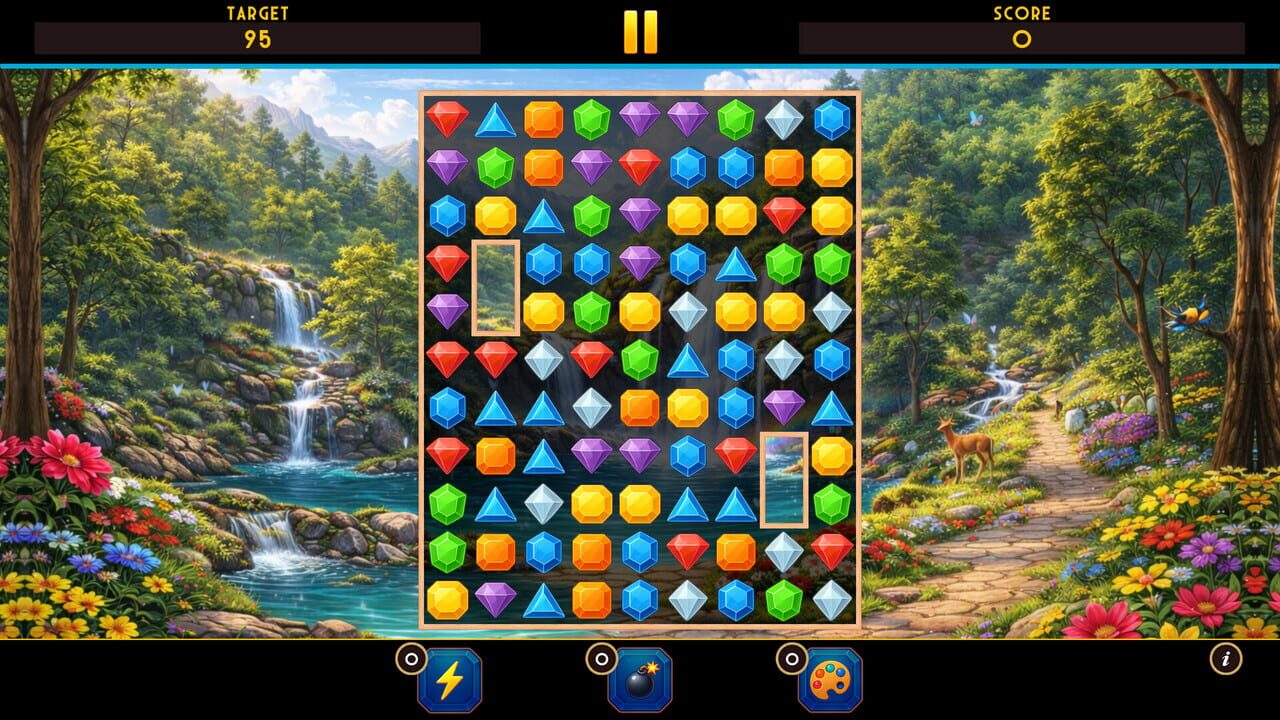Select the blue gem in the top-right board corner
The height and width of the screenshot is (720, 1280).
(x=831, y=118)
